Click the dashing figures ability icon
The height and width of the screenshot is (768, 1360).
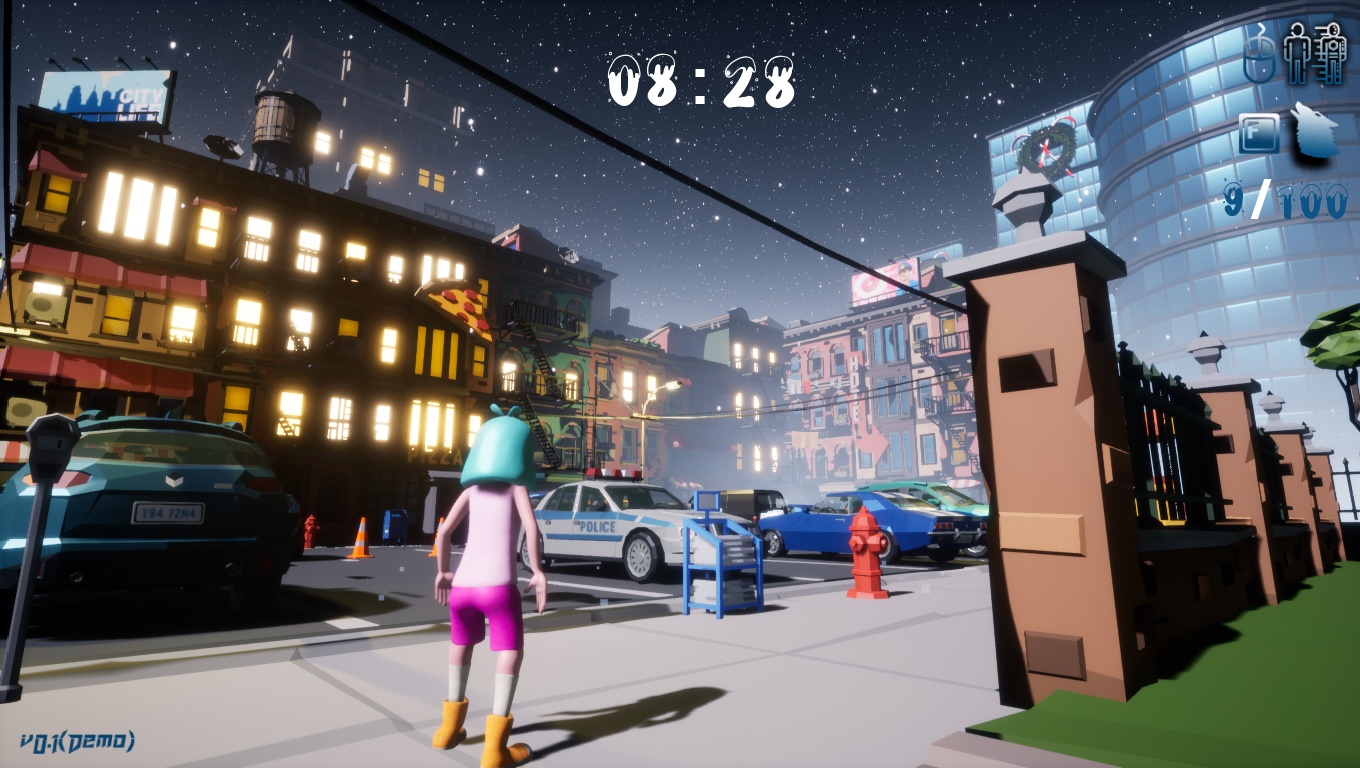click(x=1315, y=53)
